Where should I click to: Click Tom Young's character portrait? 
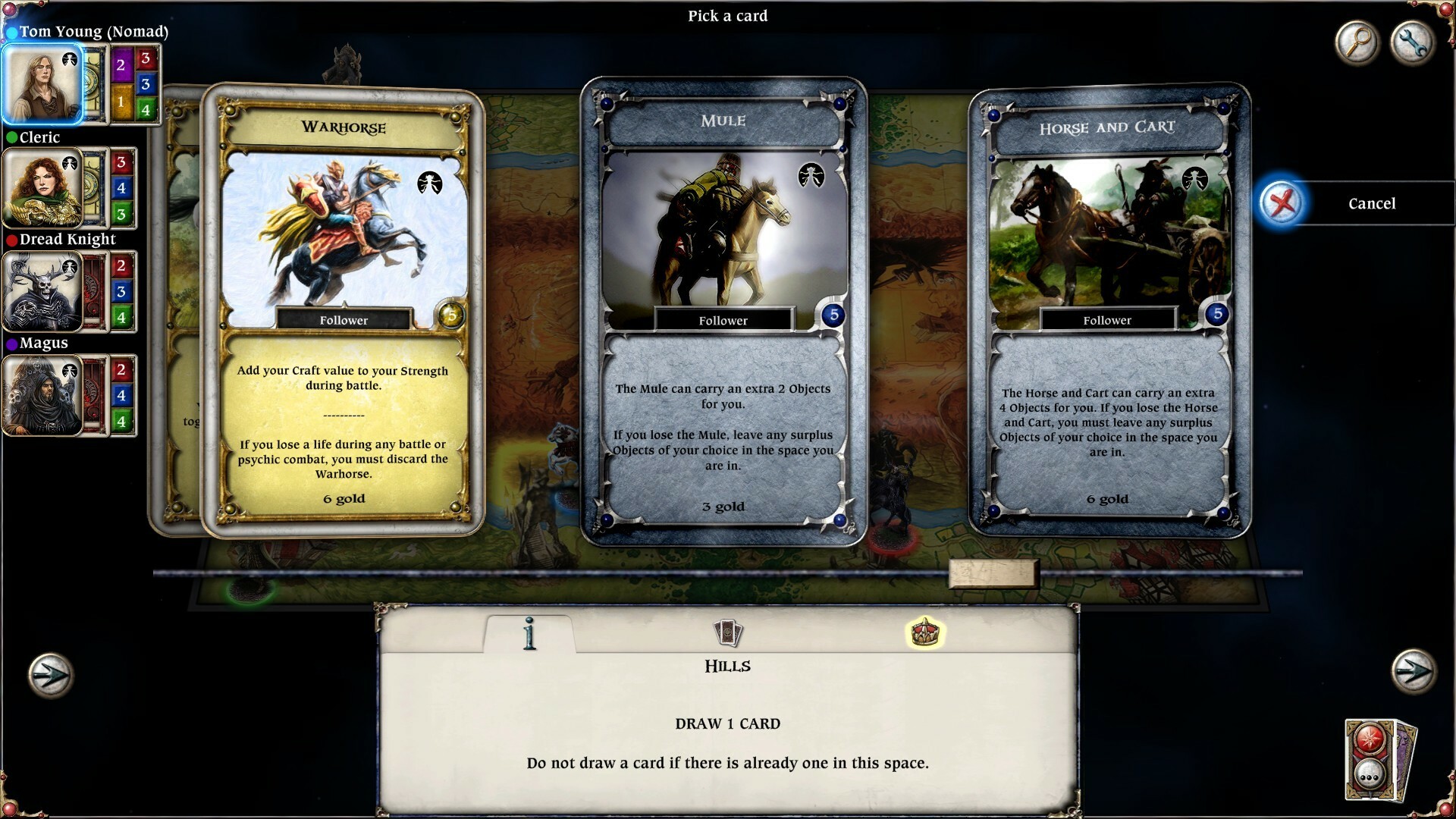click(42, 83)
